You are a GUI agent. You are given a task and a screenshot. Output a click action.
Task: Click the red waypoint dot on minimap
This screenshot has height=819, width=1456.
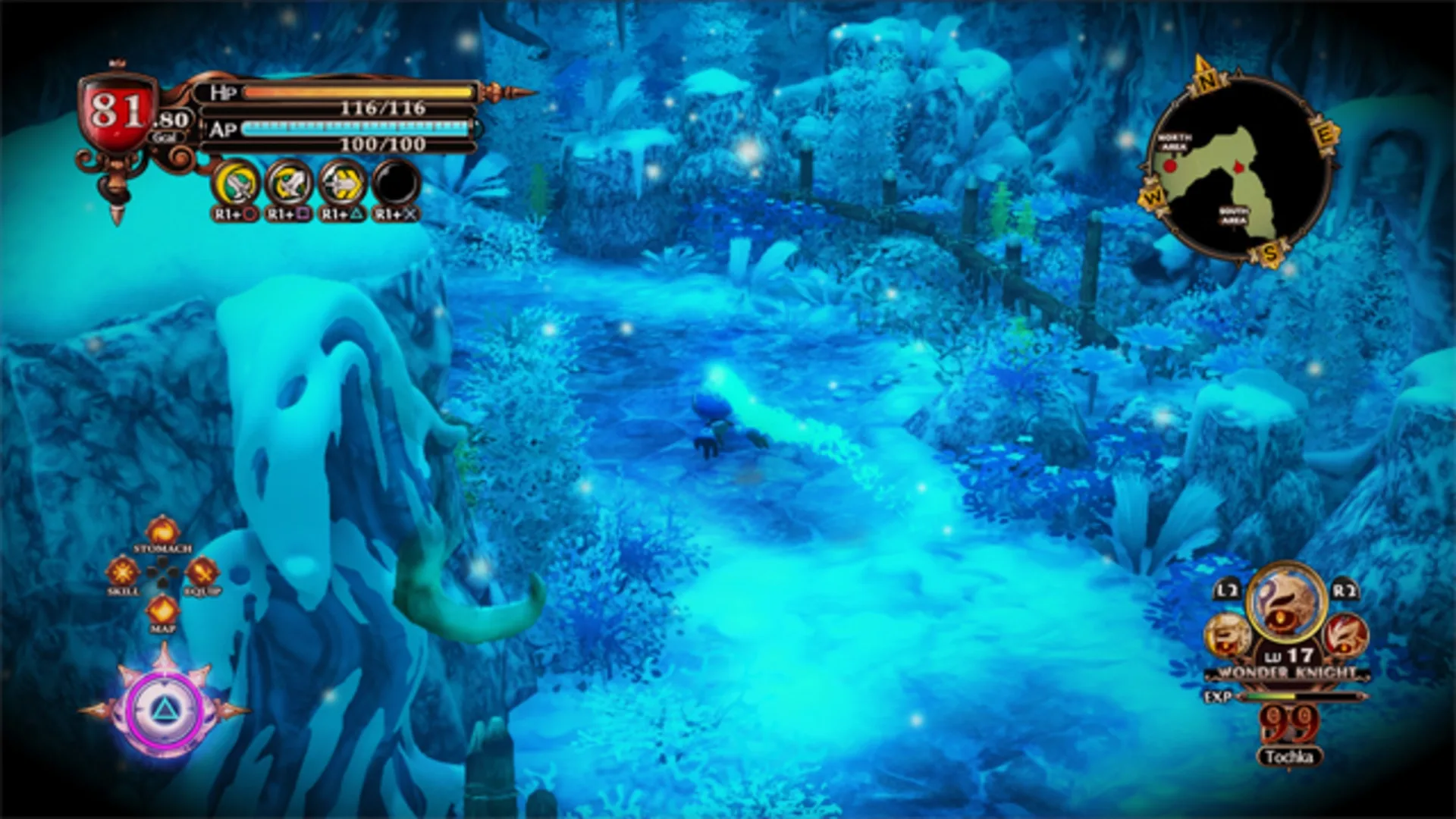pyautogui.click(x=1169, y=166)
